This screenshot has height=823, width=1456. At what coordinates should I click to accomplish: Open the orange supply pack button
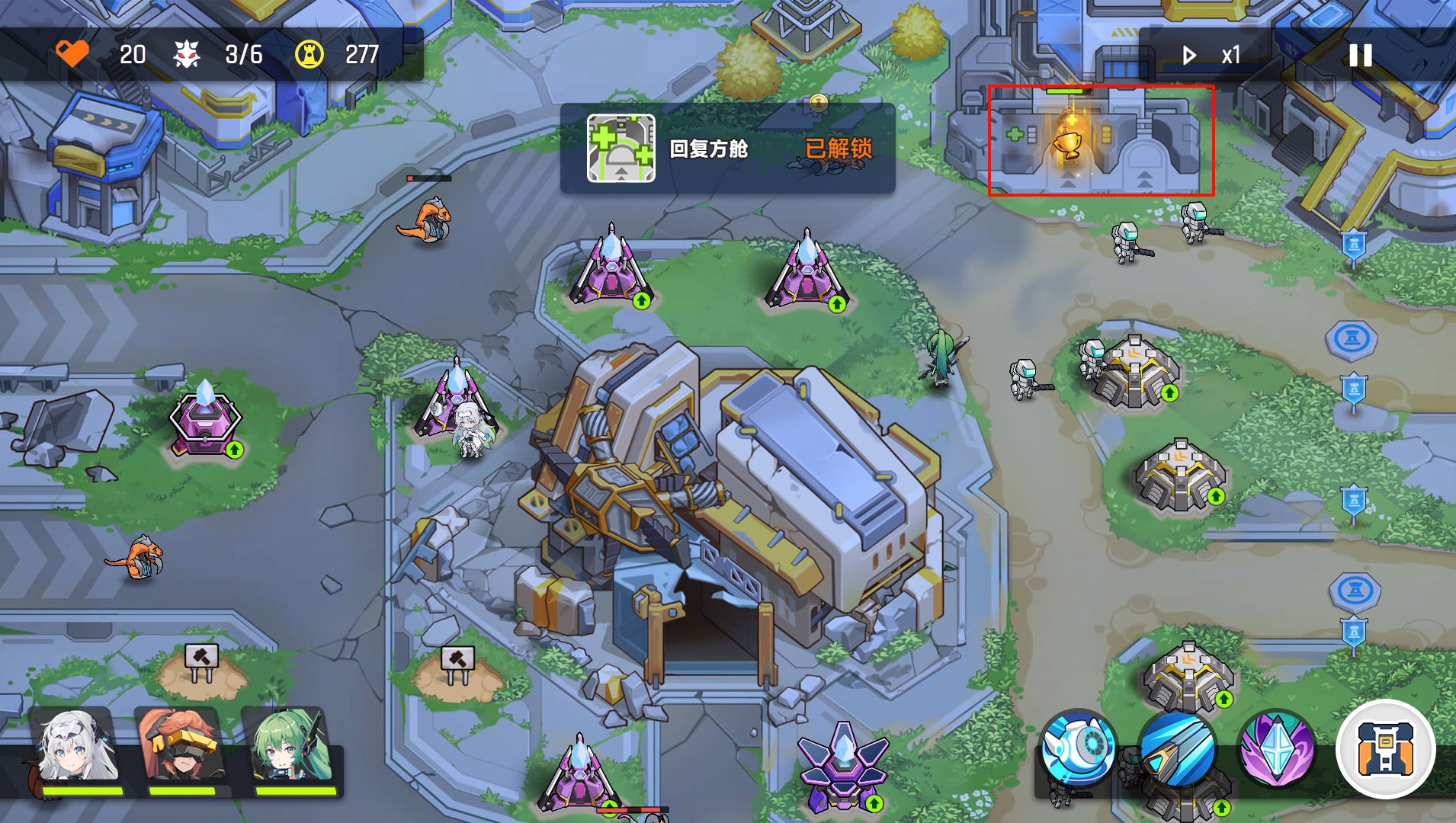coord(1385,748)
